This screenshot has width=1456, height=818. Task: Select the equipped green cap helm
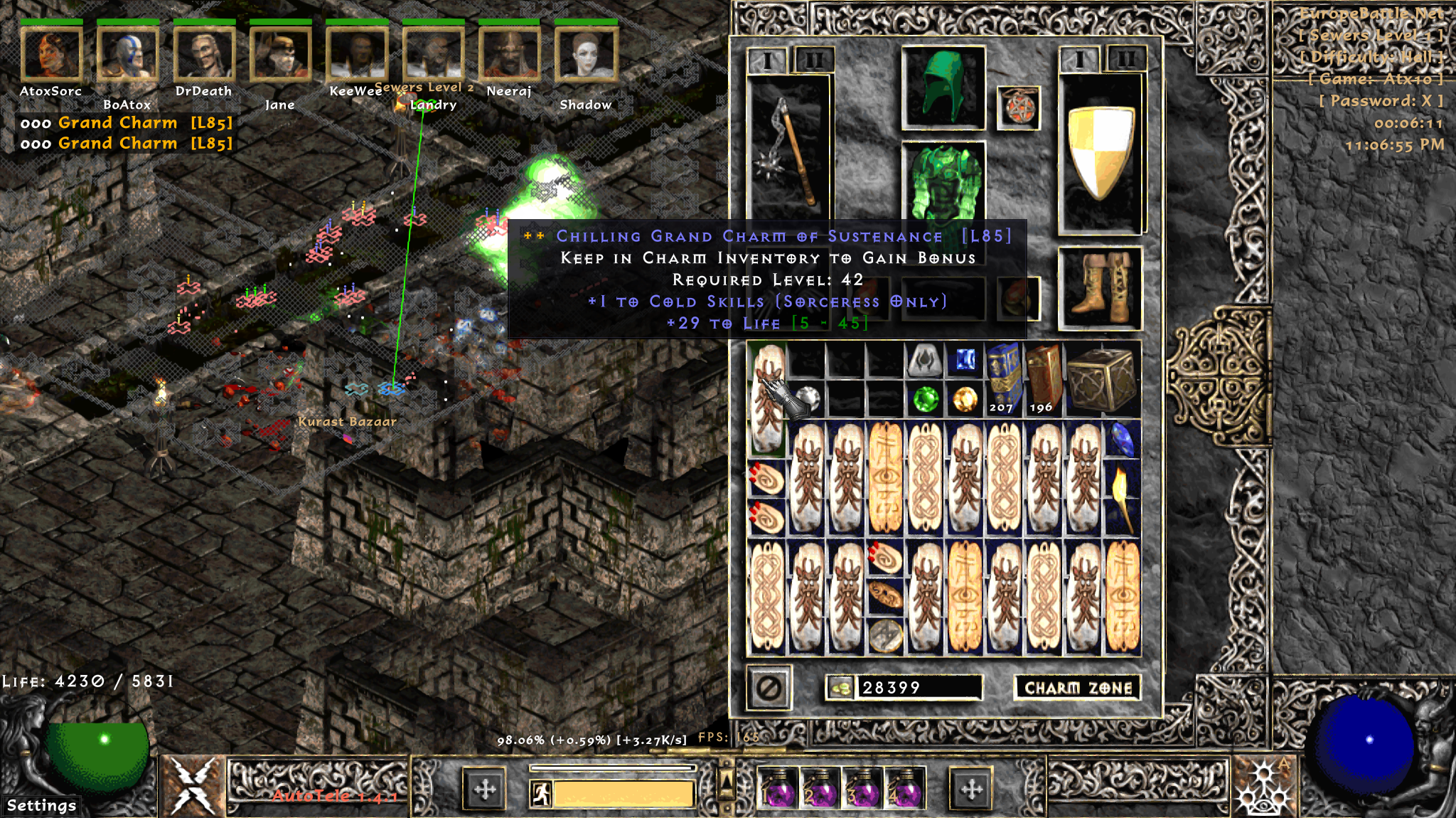(943, 87)
